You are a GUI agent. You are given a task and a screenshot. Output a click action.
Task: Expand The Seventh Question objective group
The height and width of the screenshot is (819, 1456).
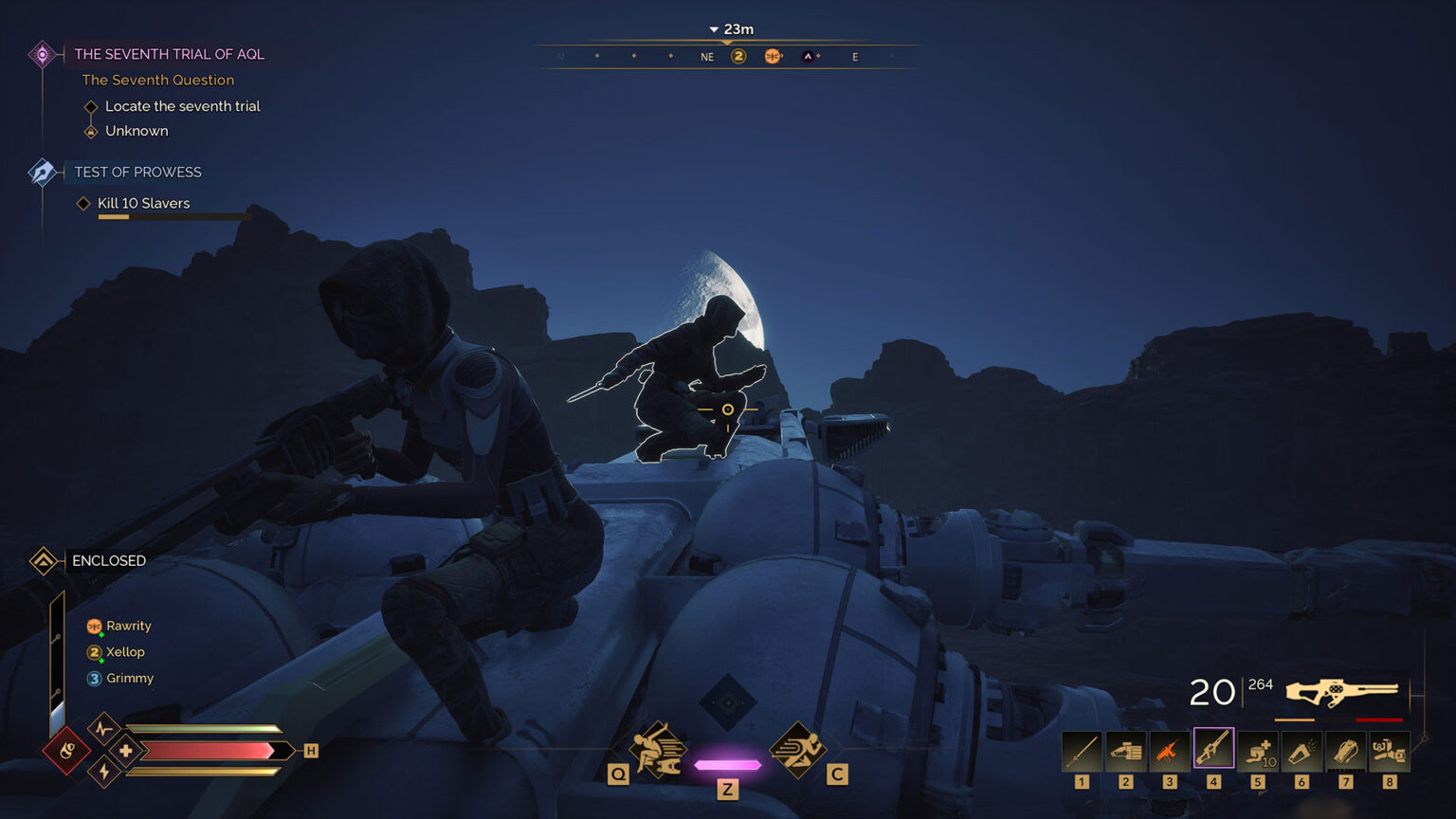click(157, 80)
